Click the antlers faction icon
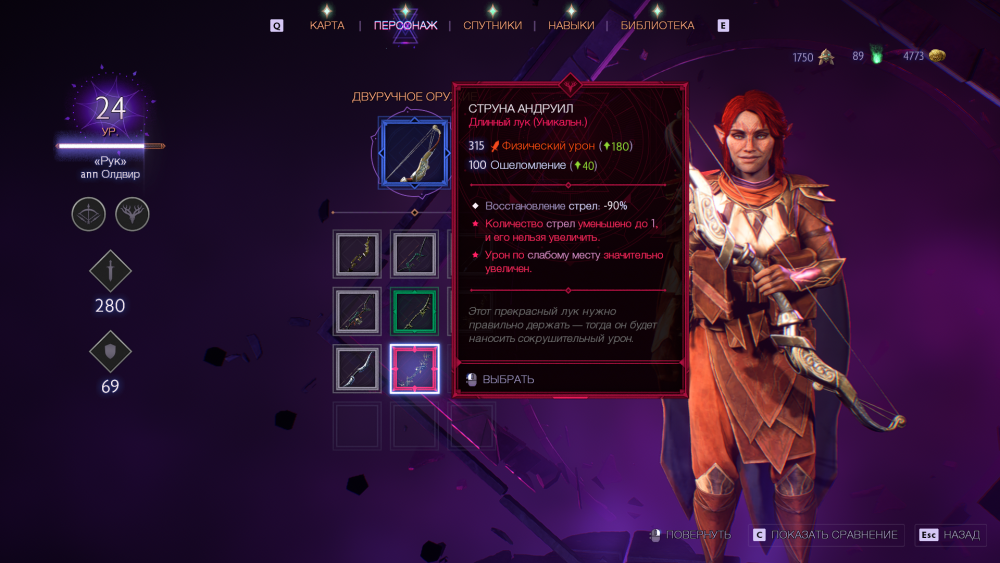This screenshot has width=1000, height=563. (x=132, y=214)
